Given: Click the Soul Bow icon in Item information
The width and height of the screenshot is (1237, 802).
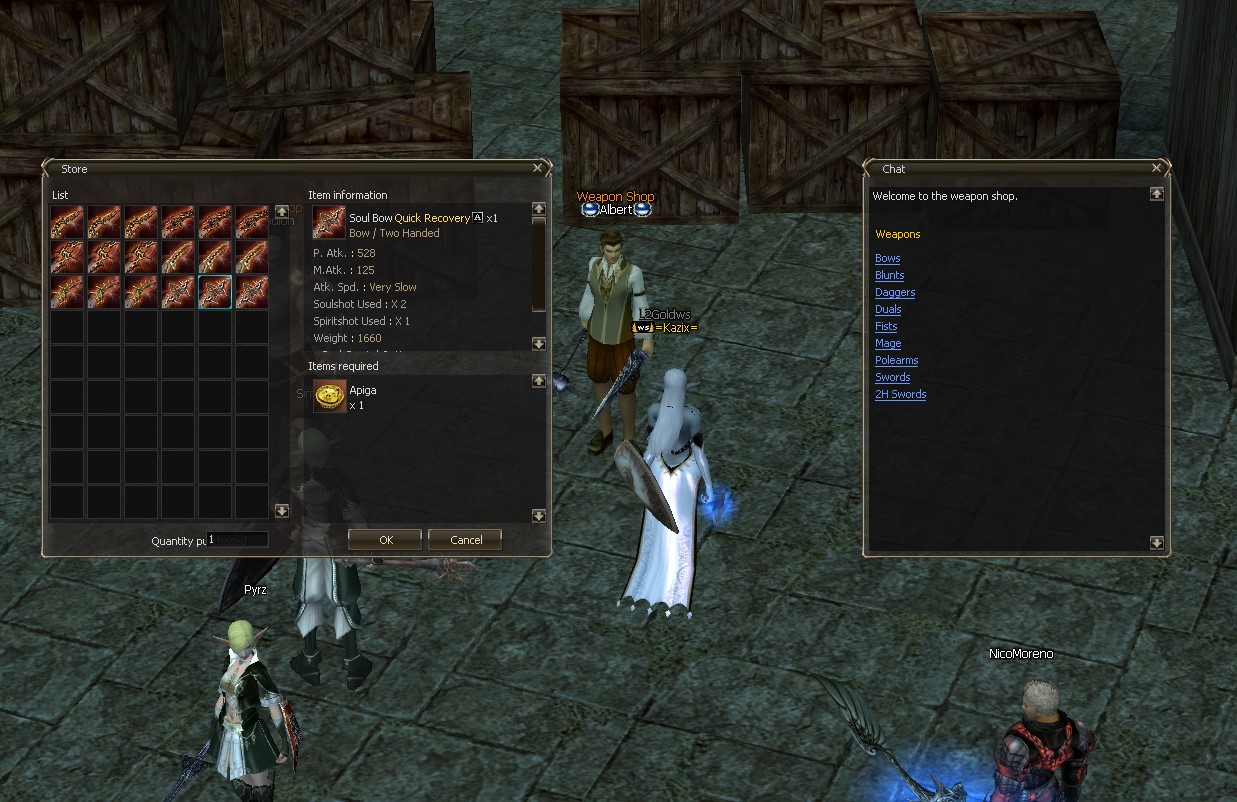Looking at the screenshot, I should (329, 223).
